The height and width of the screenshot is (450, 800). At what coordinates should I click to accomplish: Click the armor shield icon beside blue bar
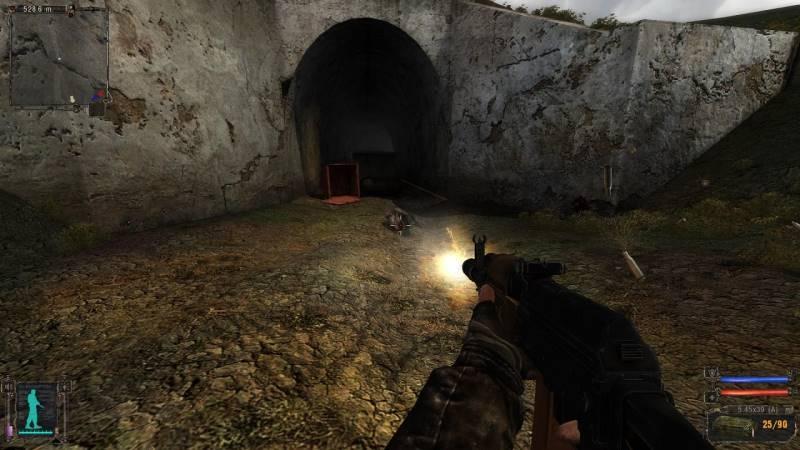point(712,374)
